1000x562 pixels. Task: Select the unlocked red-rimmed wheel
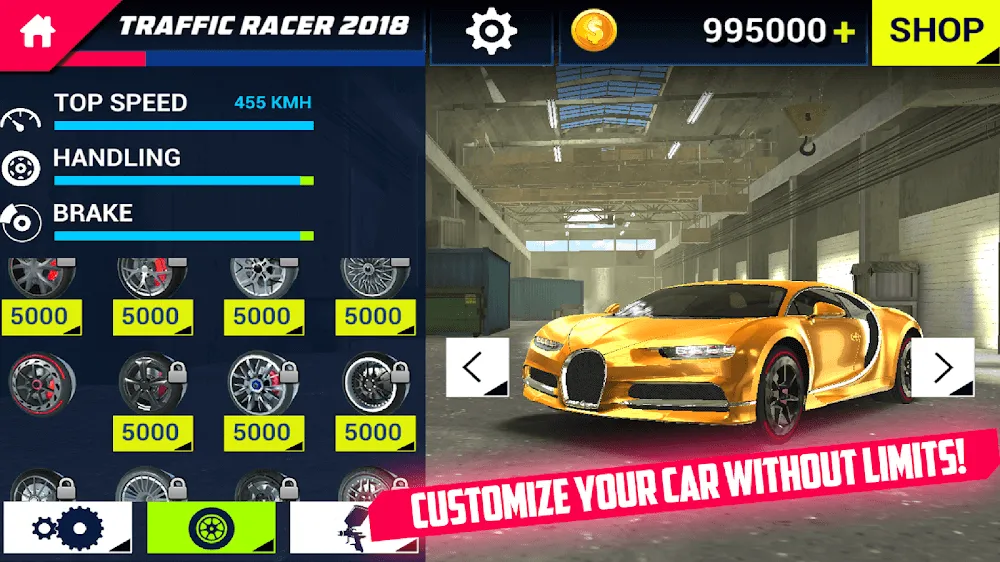click(x=39, y=383)
